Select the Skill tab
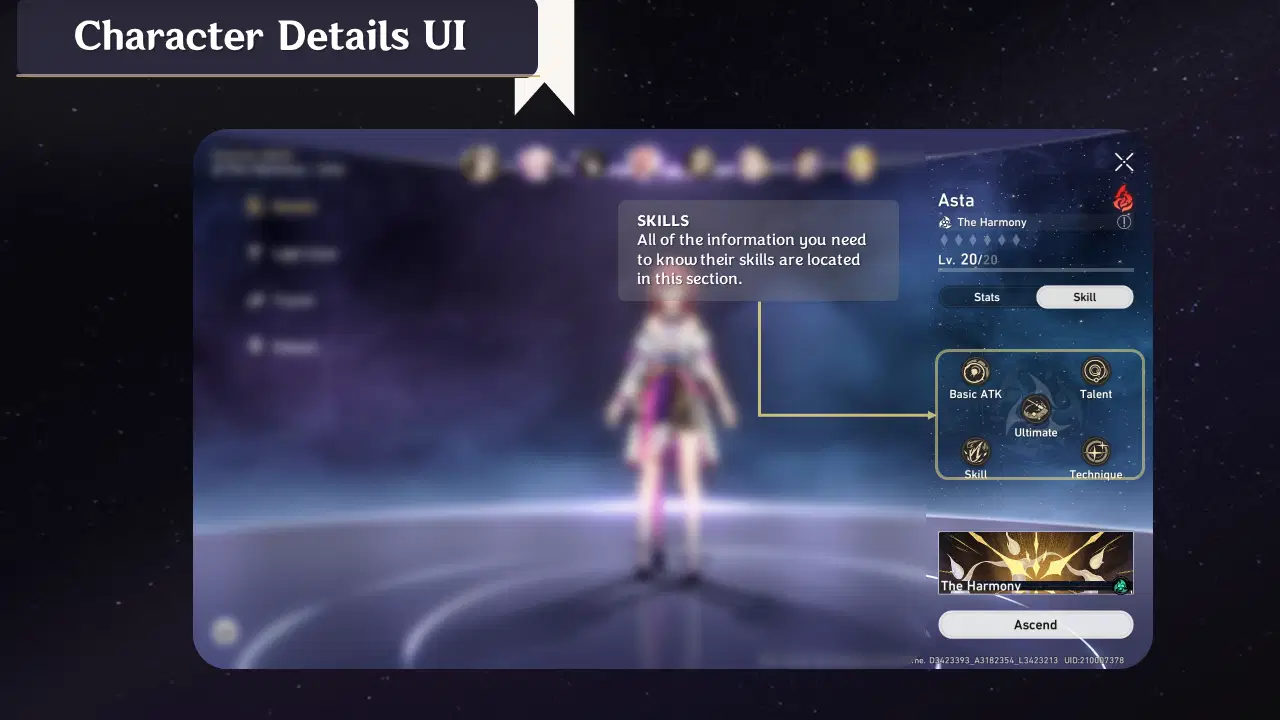 click(x=1084, y=296)
